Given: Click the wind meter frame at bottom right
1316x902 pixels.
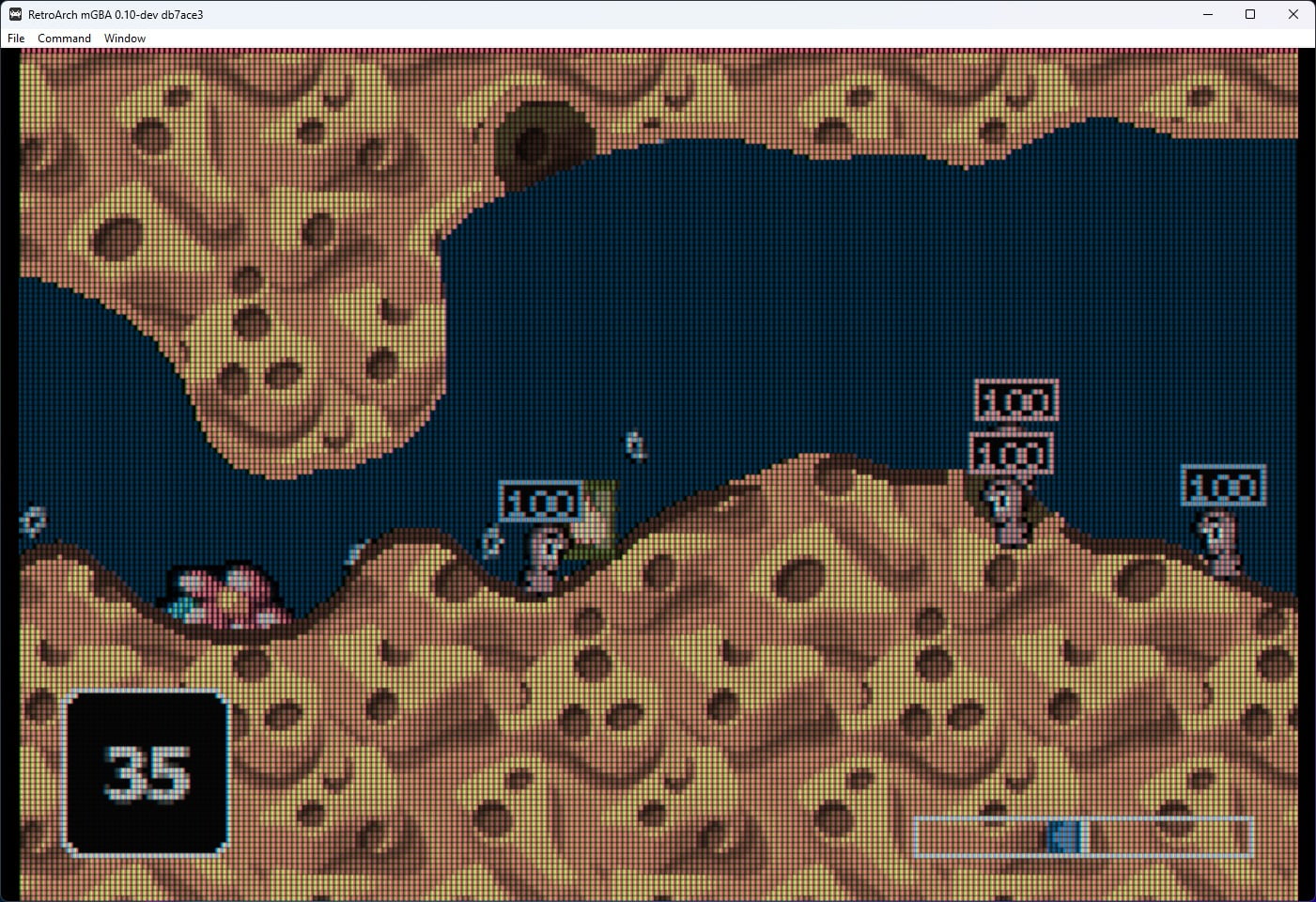Looking at the screenshot, I should pos(1085,834).
